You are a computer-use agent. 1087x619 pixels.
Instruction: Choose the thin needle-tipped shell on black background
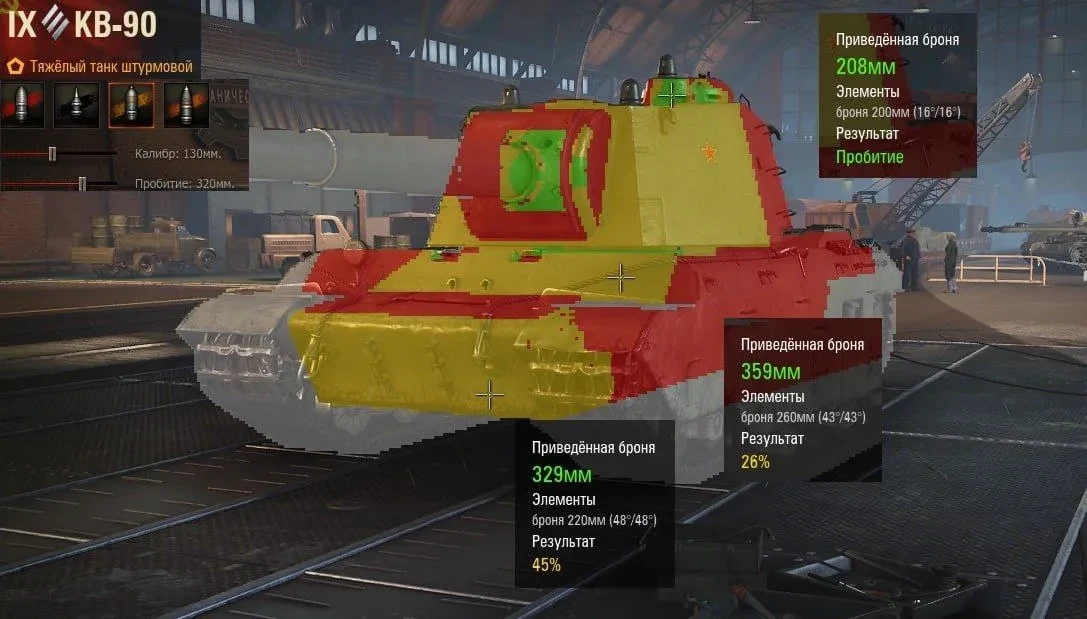tap(76, 104)
